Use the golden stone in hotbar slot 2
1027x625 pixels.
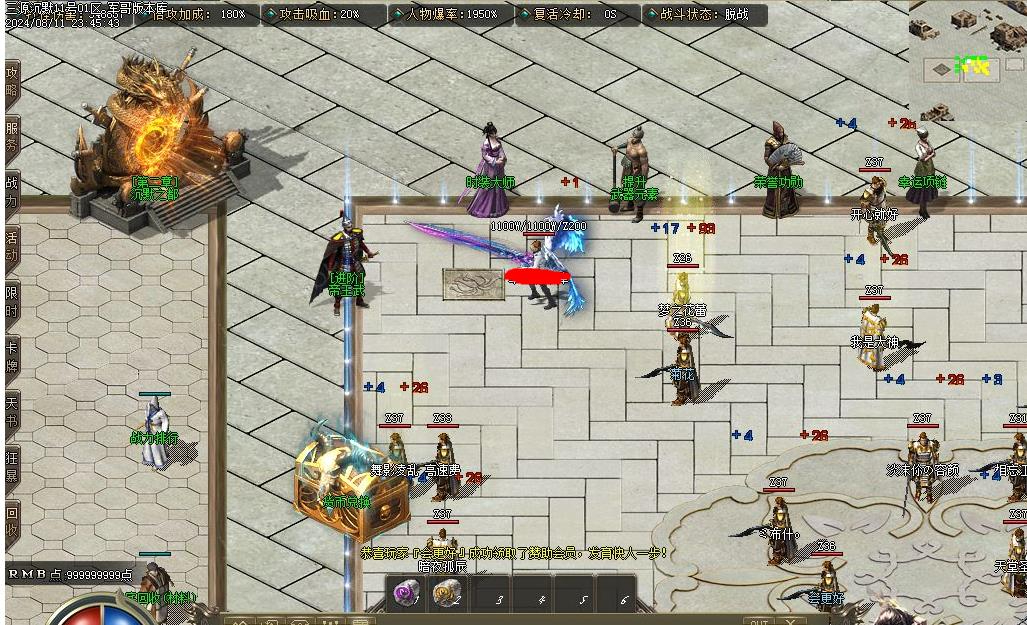point(447,594)
